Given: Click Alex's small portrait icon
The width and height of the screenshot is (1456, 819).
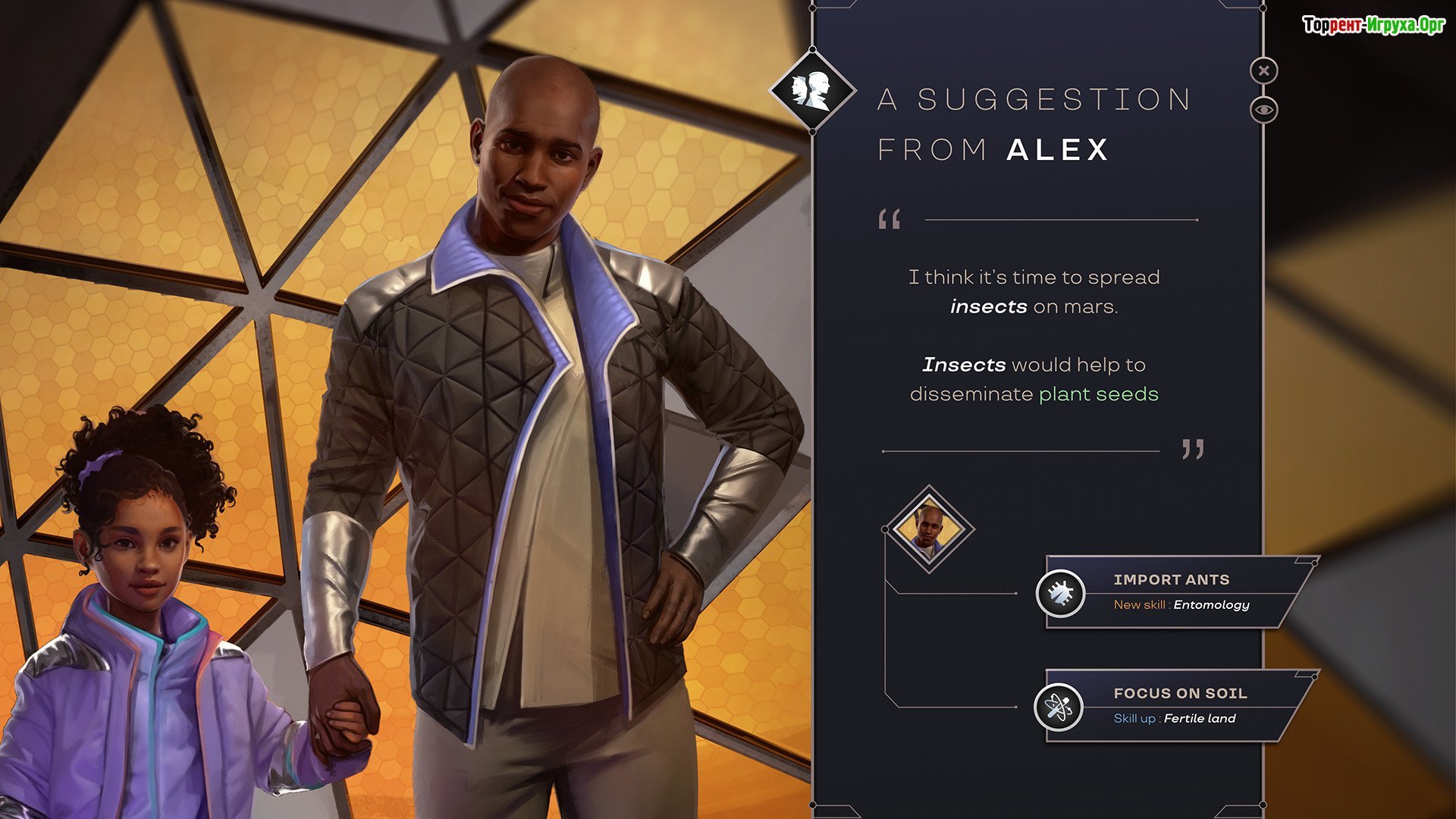Looking at the screenshot, I should point(929,529).
